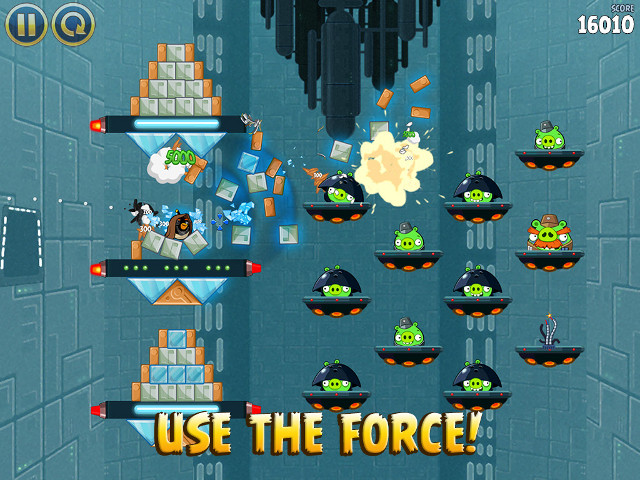Restart the current level
This screenshot has height=480, width=640.
point(73,24)
